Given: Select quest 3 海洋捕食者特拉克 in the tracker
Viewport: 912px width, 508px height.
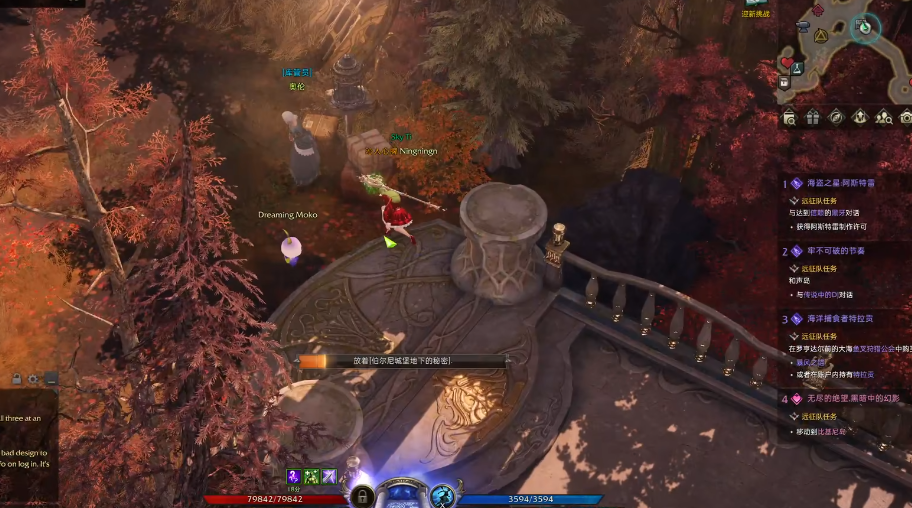Looking at the screenshot, I should [x=840, y=318].
